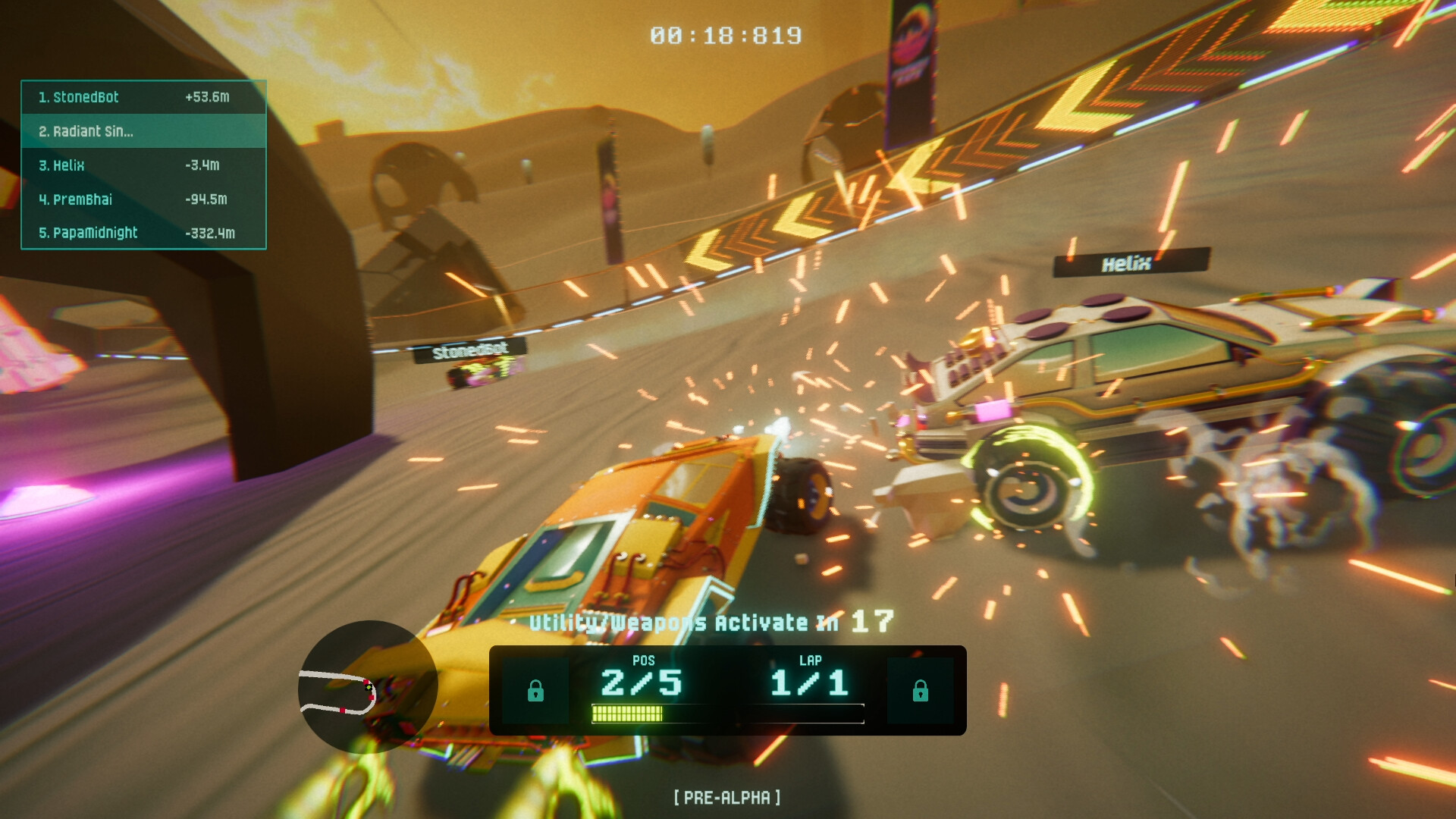Click the locked slot beside the POS readout

pos(535,691)
